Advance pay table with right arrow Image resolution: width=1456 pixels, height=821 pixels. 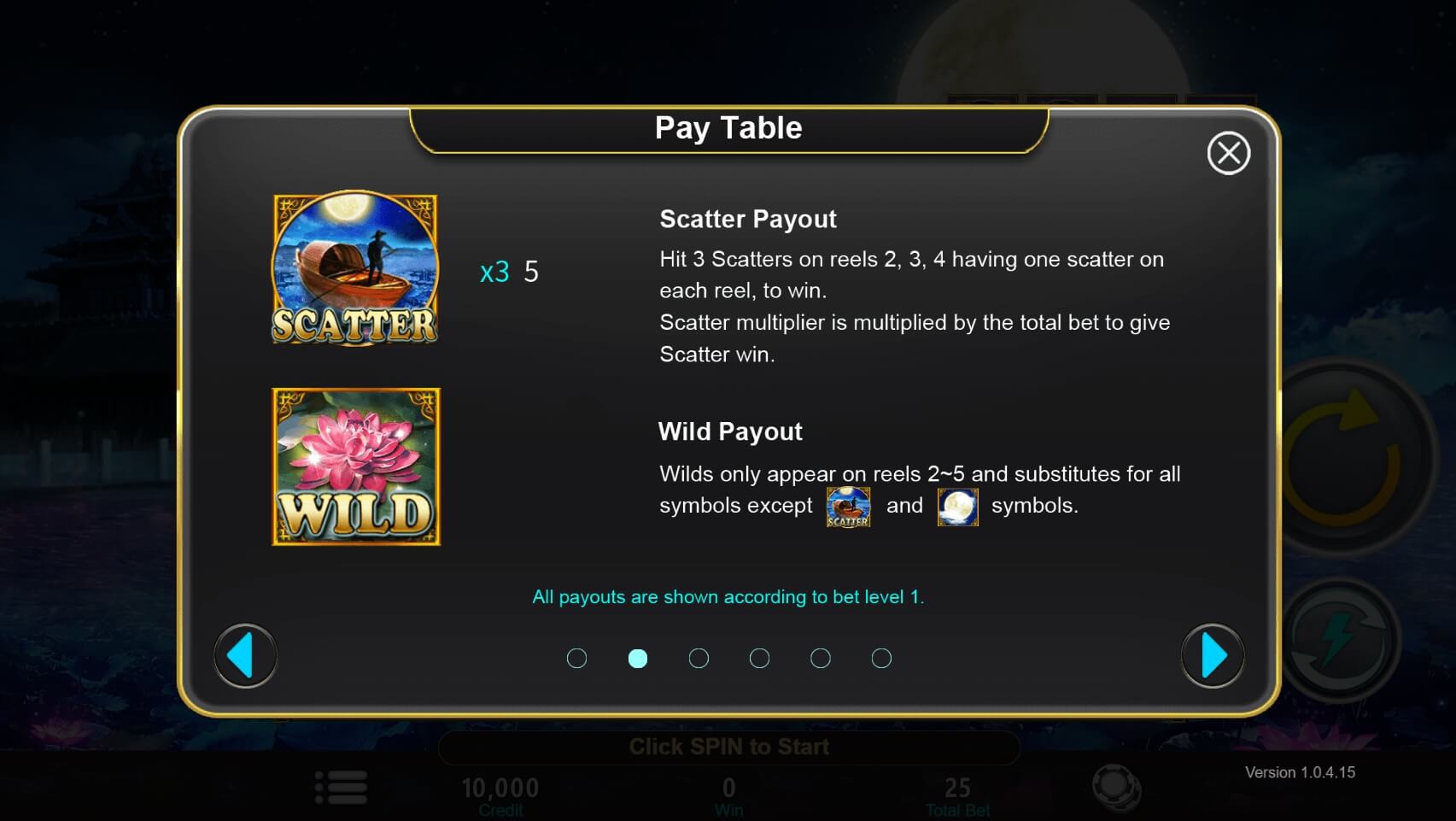[x=1212, y=654]
